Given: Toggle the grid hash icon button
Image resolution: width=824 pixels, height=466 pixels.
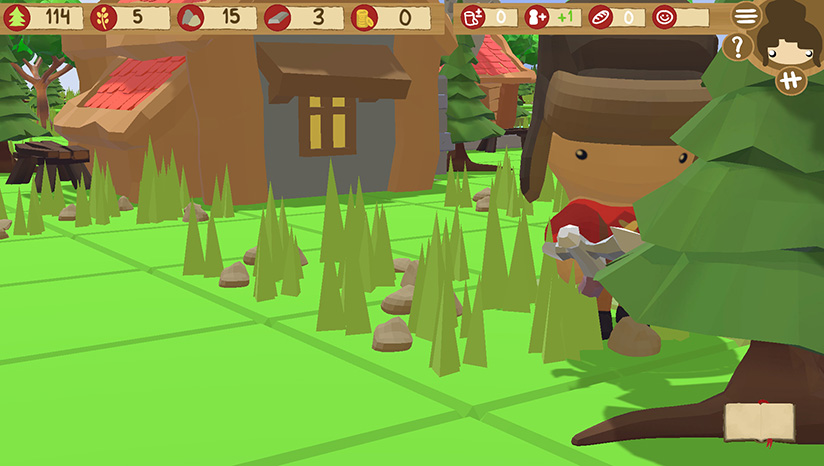Looking at the screenshot, I should click(x=790, y=82).
